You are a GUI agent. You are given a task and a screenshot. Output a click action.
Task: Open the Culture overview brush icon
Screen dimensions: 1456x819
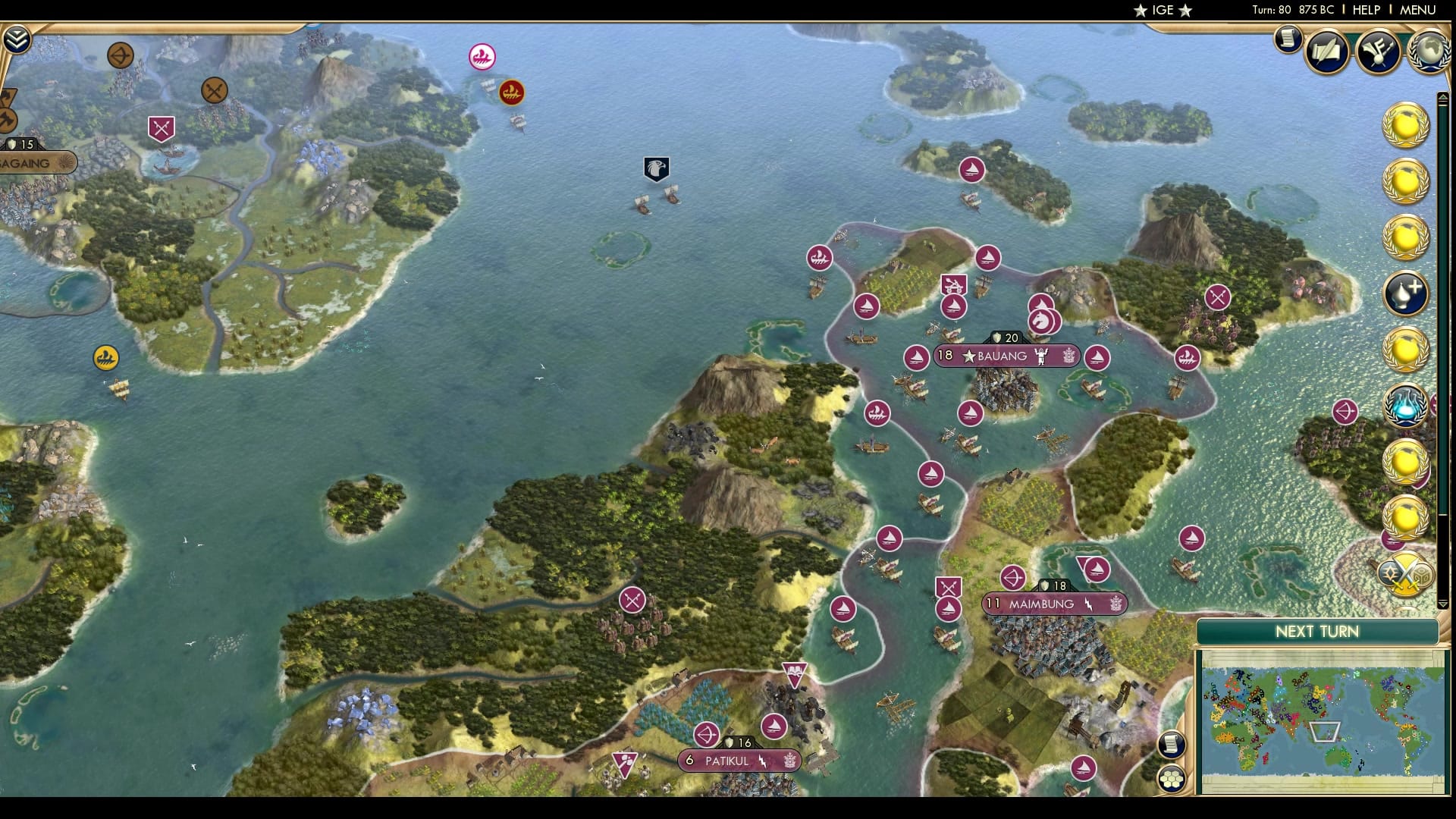coord(1379,49)
